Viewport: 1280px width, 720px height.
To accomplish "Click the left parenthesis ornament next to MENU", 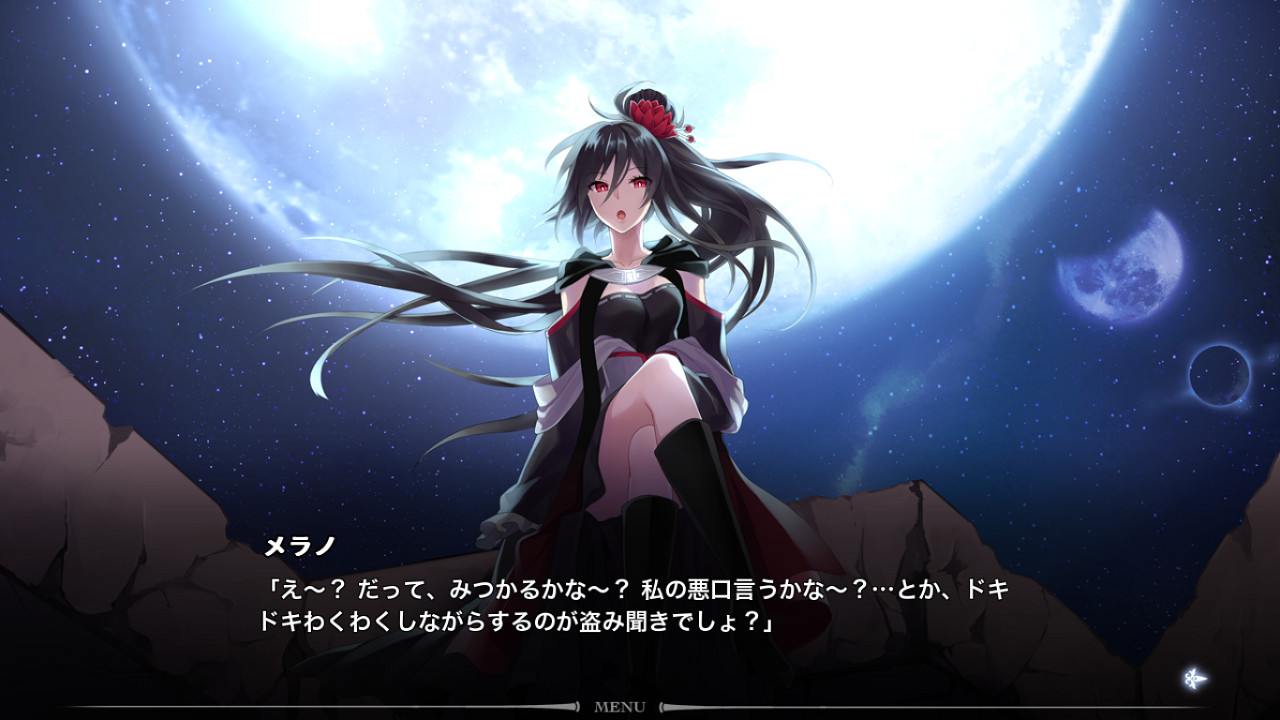I will pos(577,707).
